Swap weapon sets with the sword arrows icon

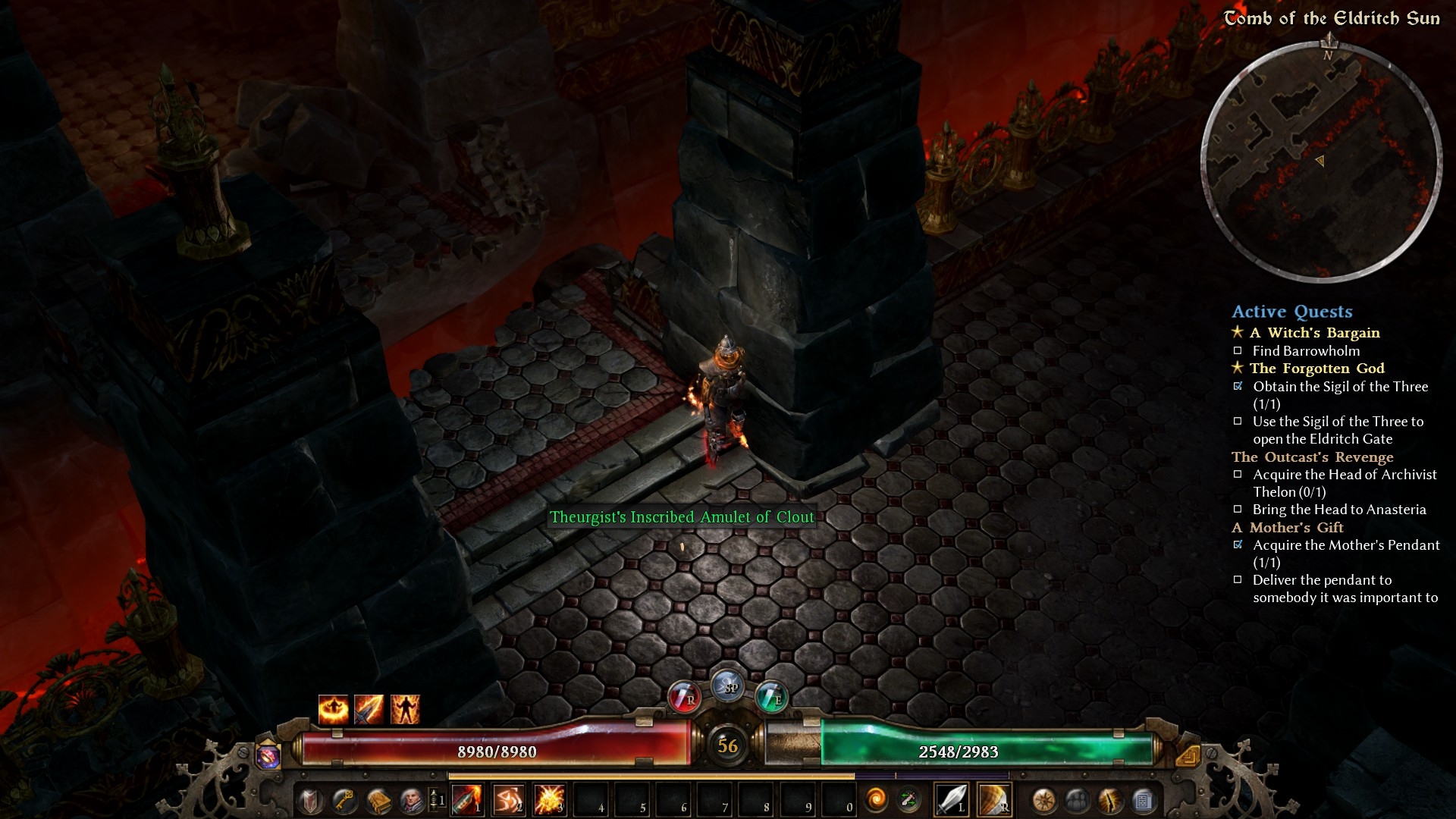(908, 800)
